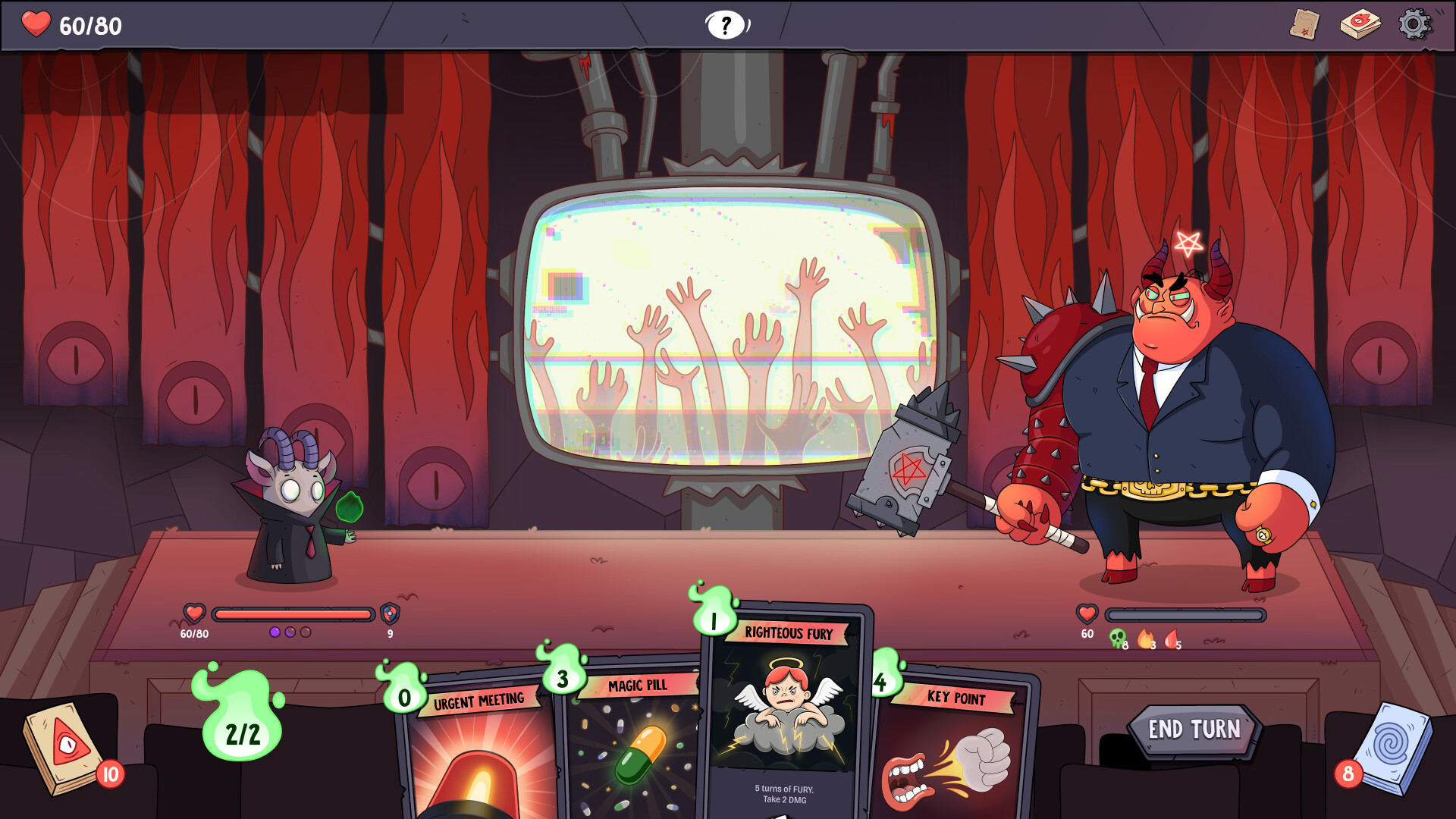Open the flaming deck book icon

1360,24
